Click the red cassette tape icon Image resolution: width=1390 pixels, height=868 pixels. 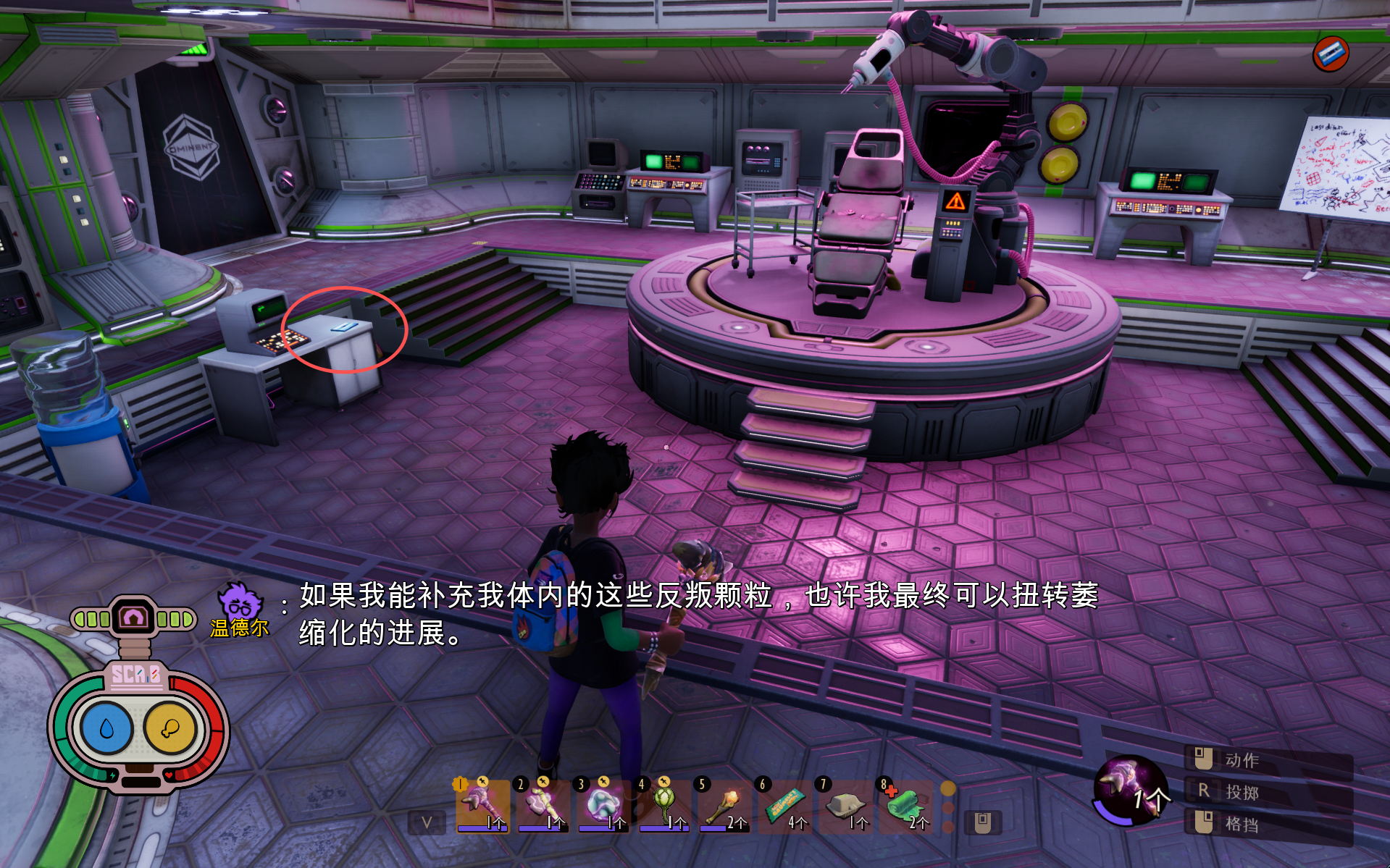(x=1331, y=54)
